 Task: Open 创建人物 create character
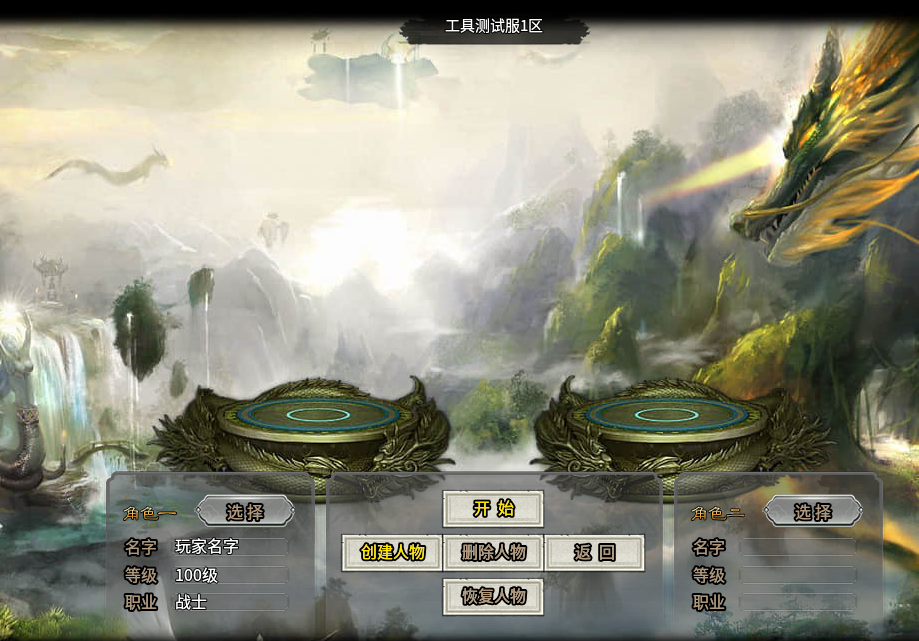pyautogui.click(x=392, y=552)
